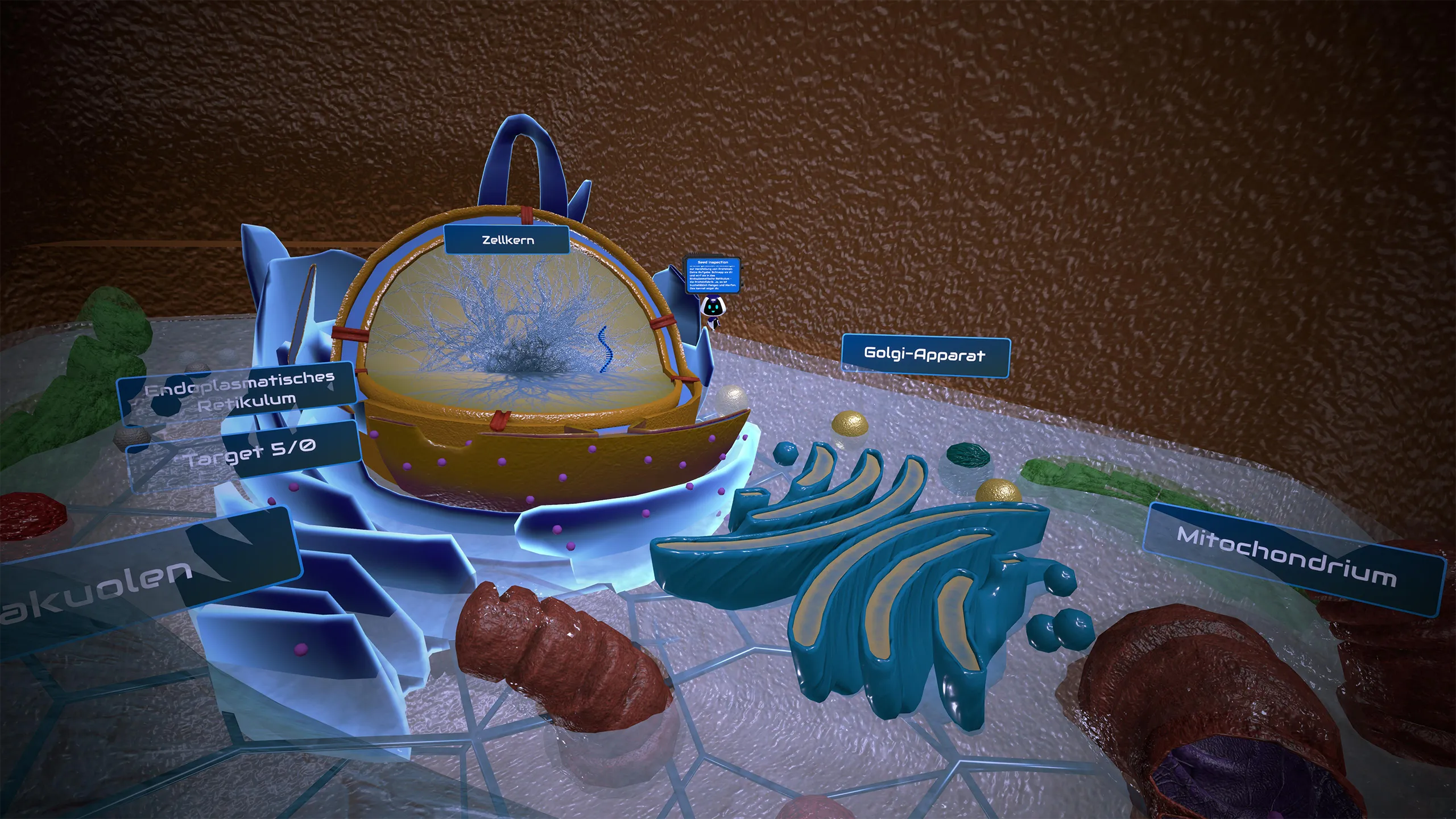
Task: Select the Endoplasmatisches Retikulum label
Action: [239, 391]
